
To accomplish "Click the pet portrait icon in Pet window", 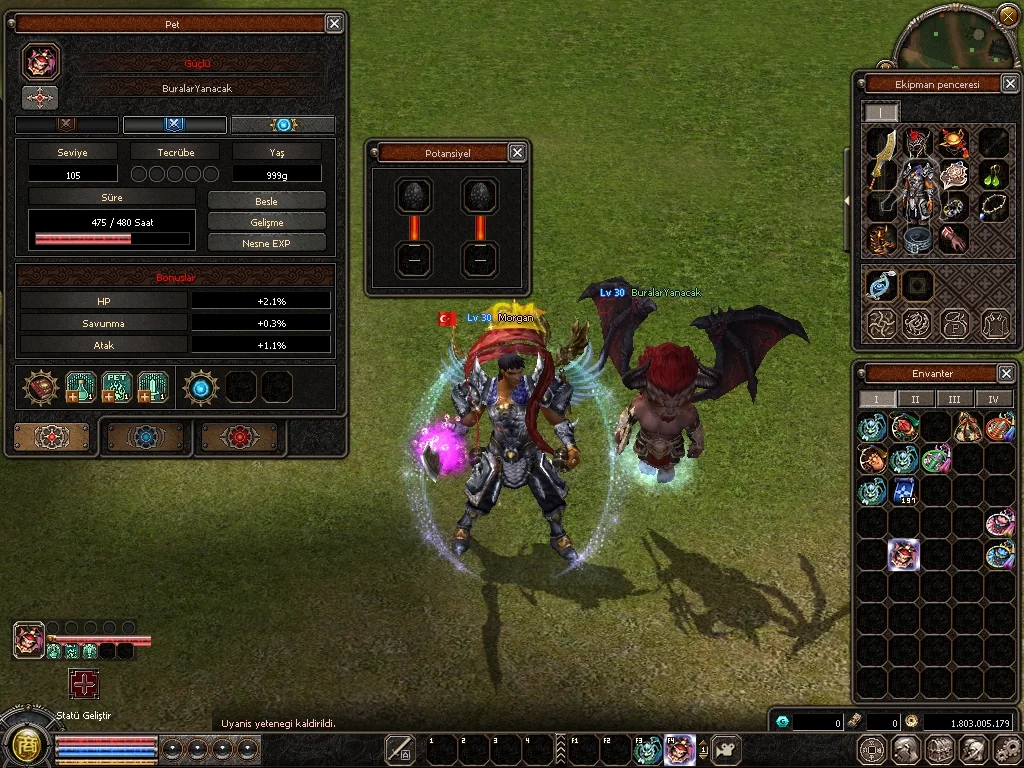I will point(41,62).
